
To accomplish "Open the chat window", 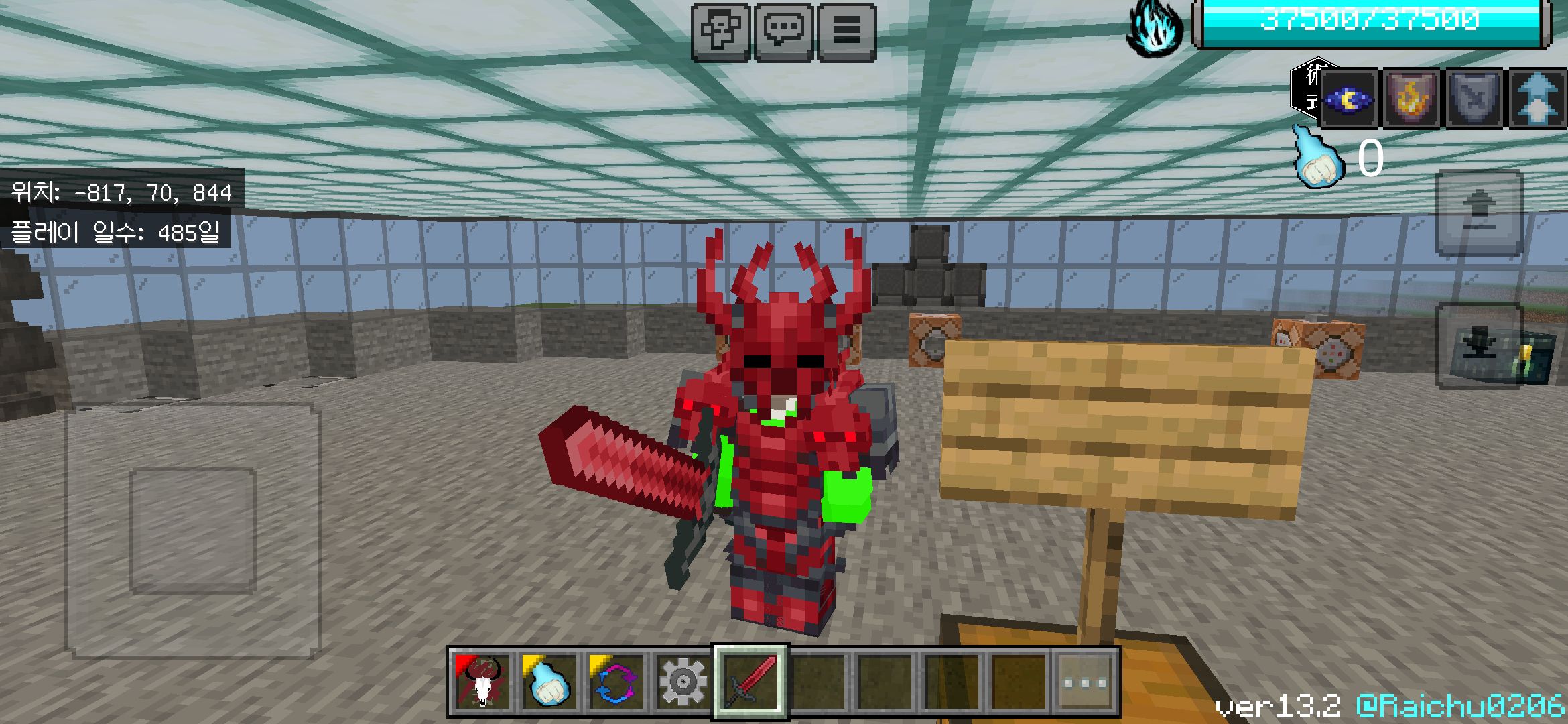I will [x=783, y=31].
